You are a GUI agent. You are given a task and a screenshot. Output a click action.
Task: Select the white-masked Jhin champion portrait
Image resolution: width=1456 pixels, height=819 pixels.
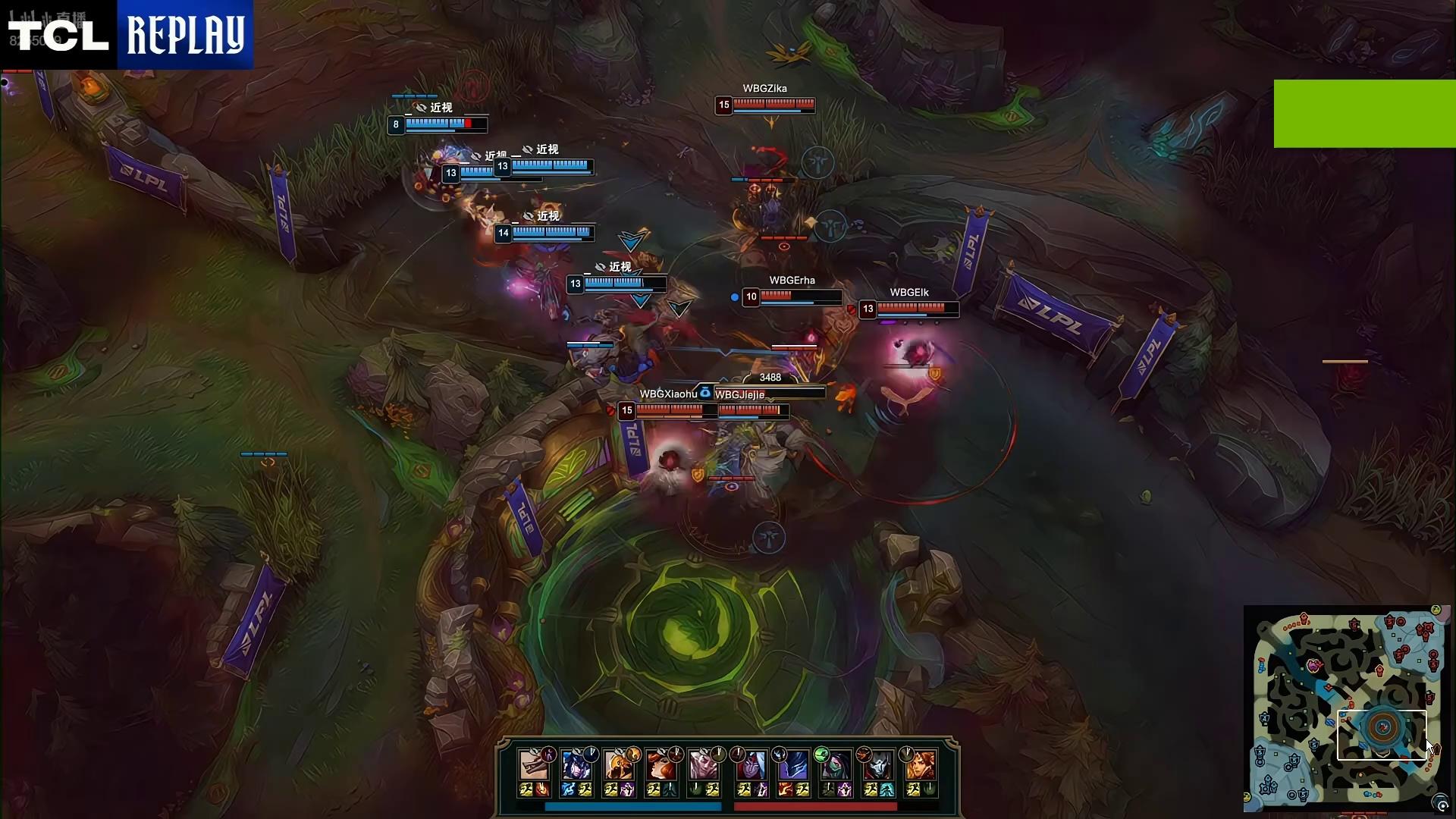click(x=879, y=766)
